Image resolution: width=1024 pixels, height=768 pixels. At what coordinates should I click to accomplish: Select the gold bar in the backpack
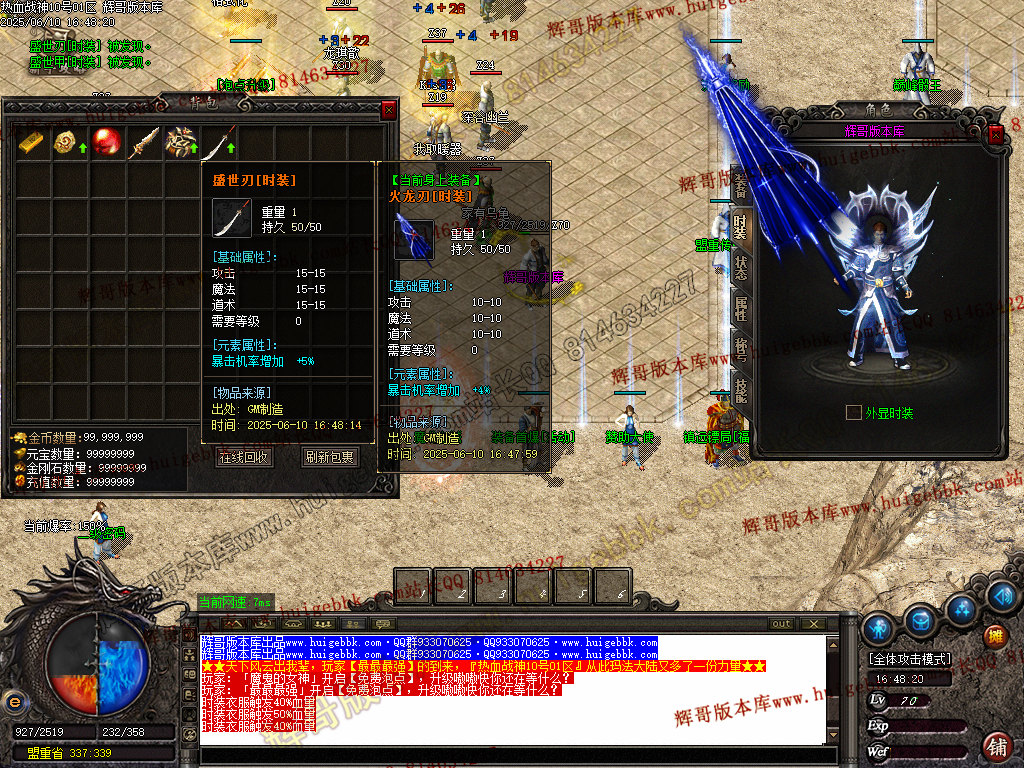(x=33, y=143)
